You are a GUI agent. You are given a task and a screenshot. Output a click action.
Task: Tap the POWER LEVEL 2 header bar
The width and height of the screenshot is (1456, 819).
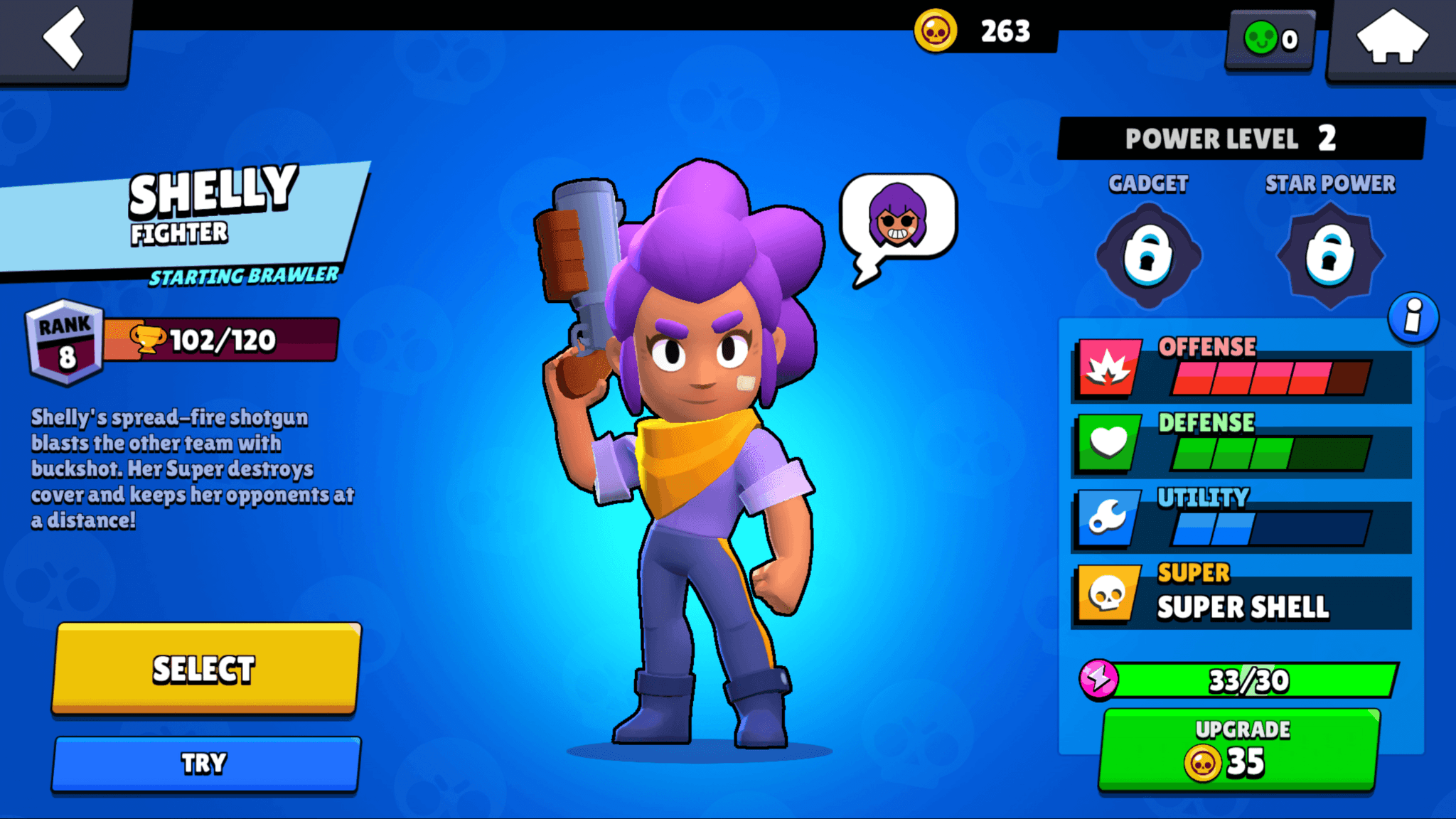click(1242, 138)
